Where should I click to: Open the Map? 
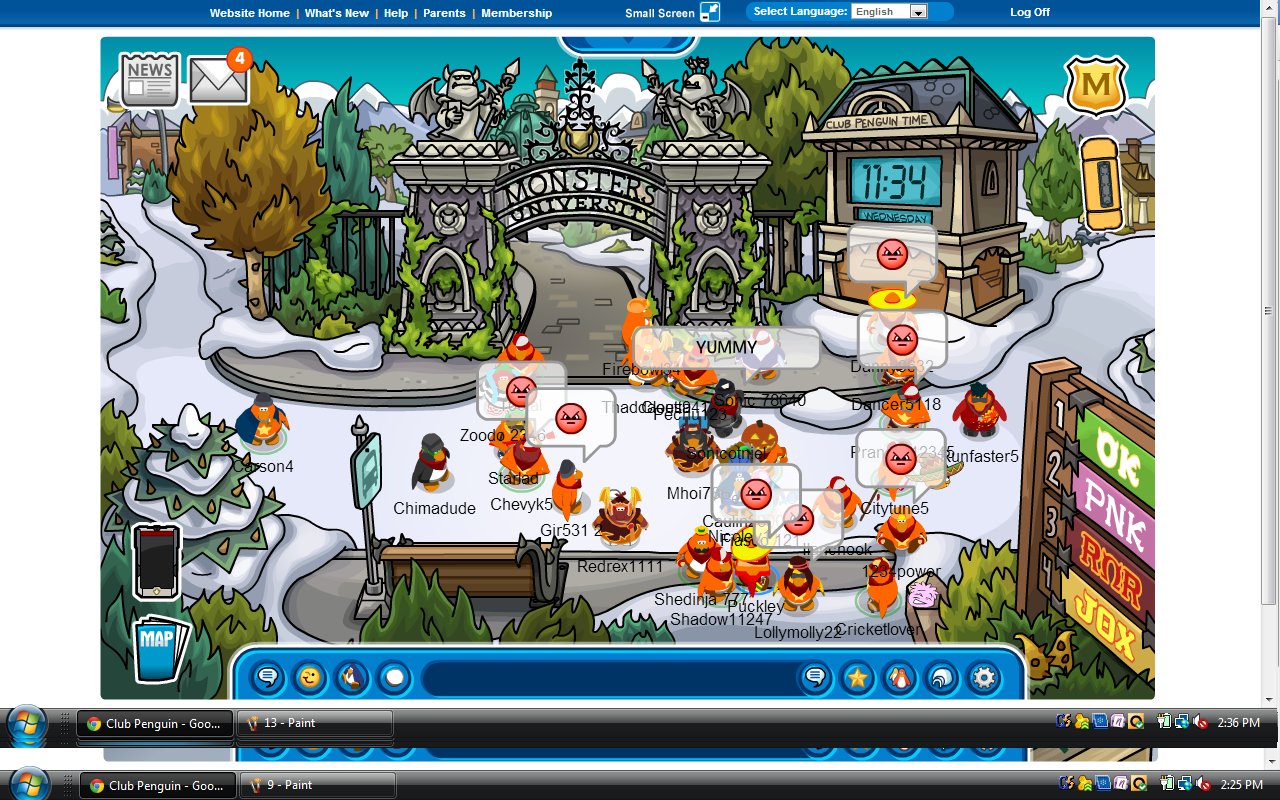[159, 647]
